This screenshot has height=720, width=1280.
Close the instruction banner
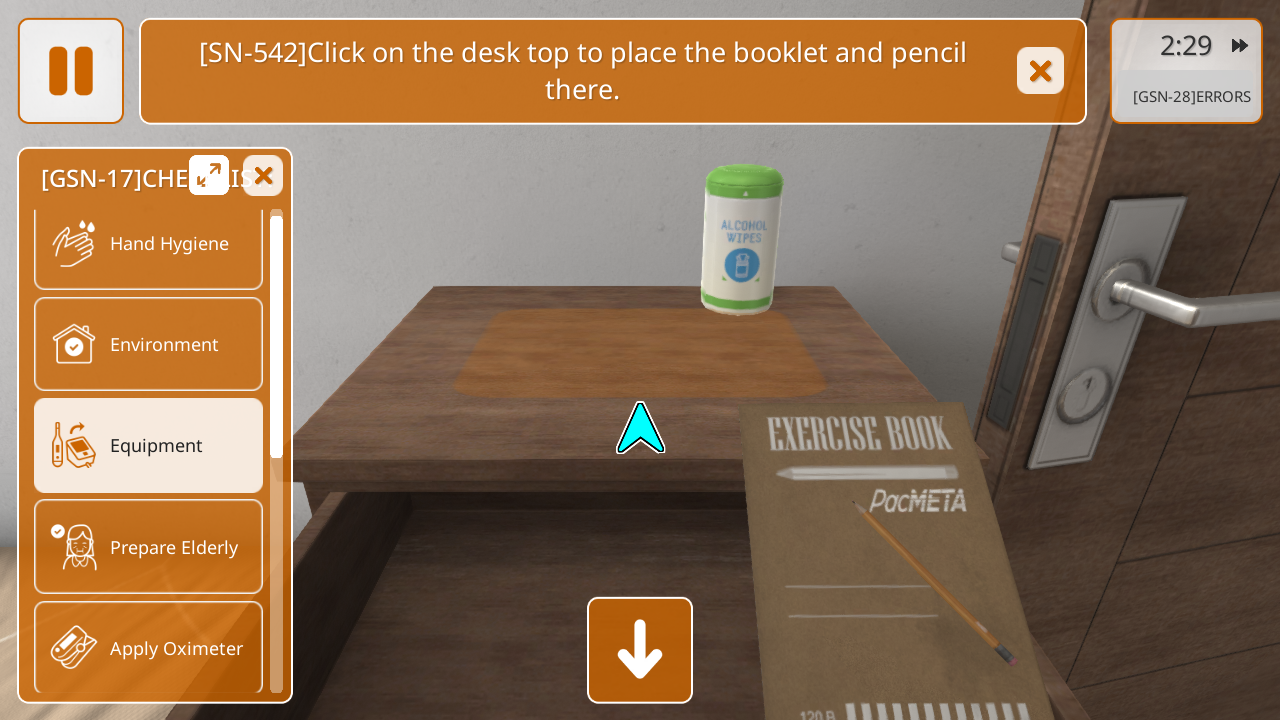(x=1040, y=71)
